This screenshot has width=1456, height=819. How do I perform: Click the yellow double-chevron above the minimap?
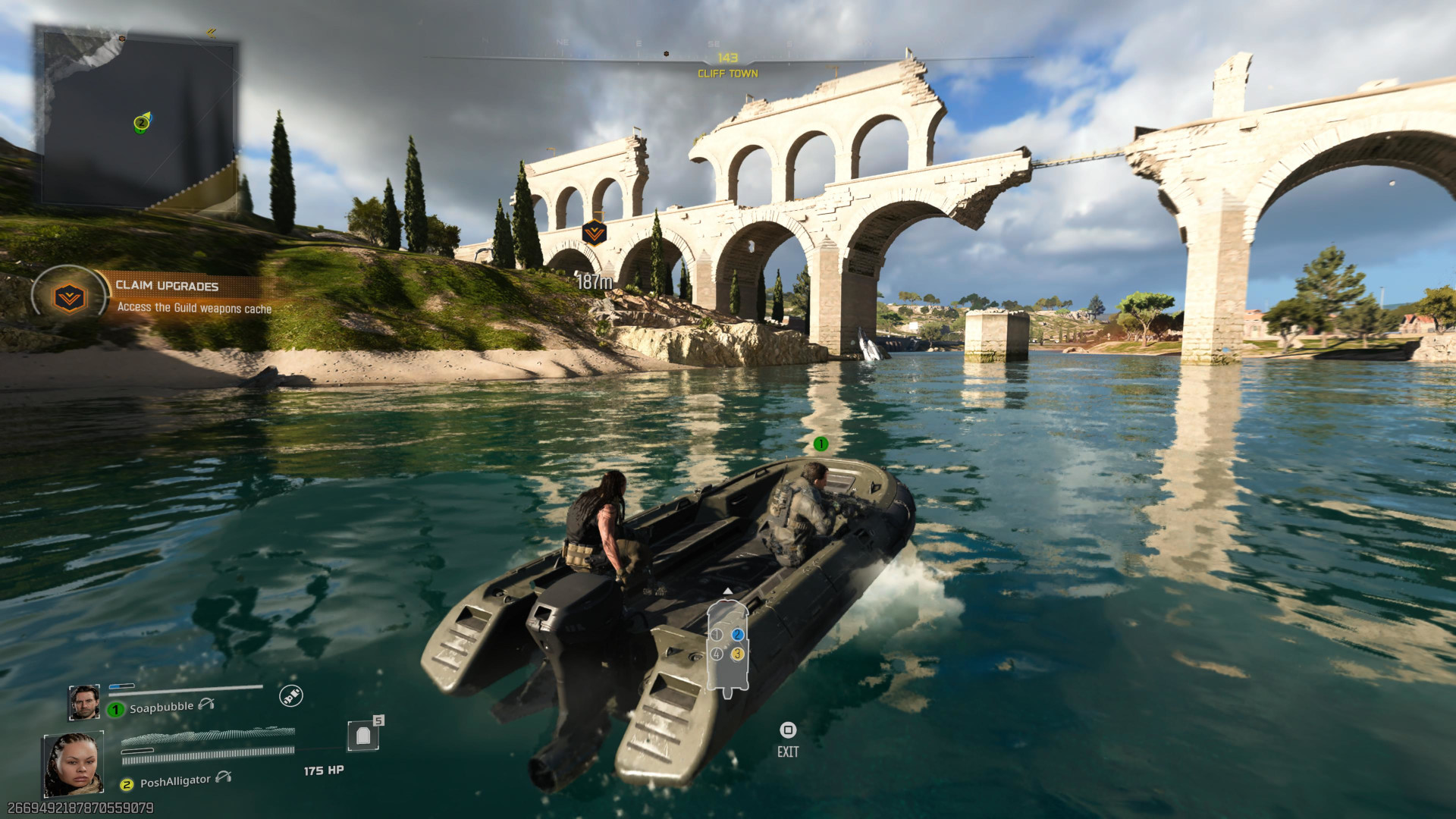click(x=210, y=32)
